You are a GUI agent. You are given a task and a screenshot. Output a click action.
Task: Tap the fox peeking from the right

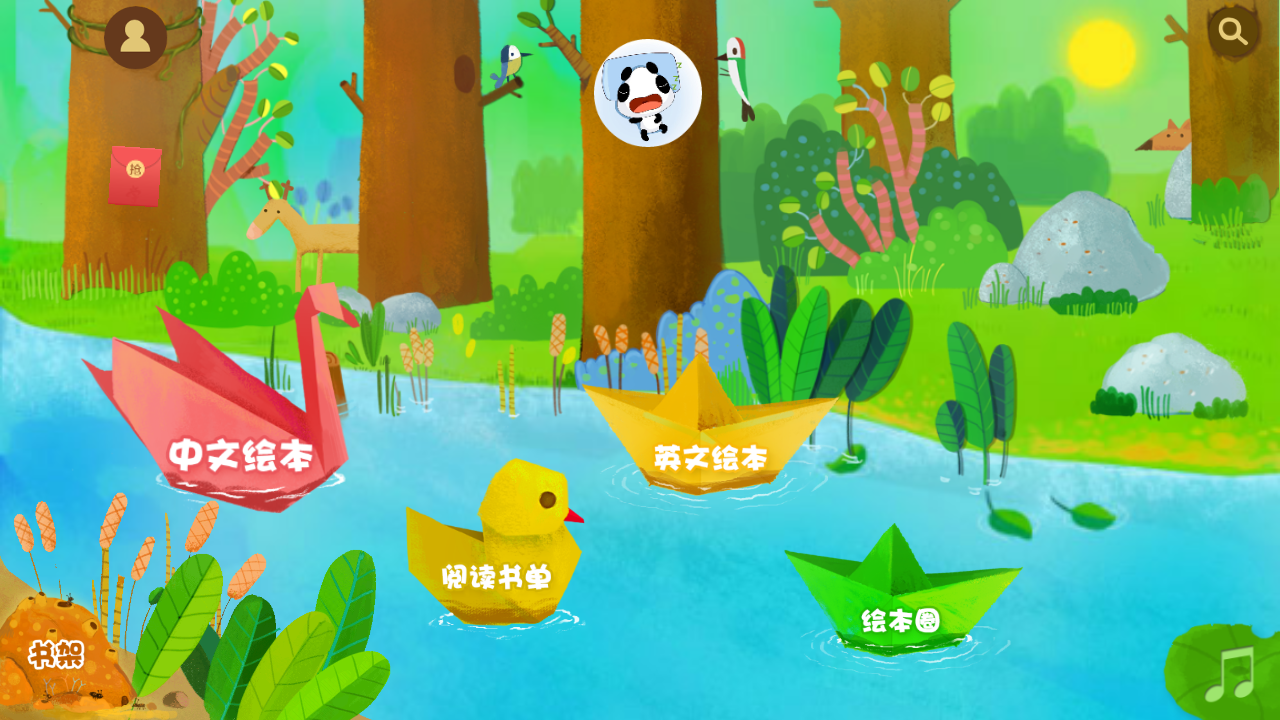pyautogui.click(x=1172, y=135)
